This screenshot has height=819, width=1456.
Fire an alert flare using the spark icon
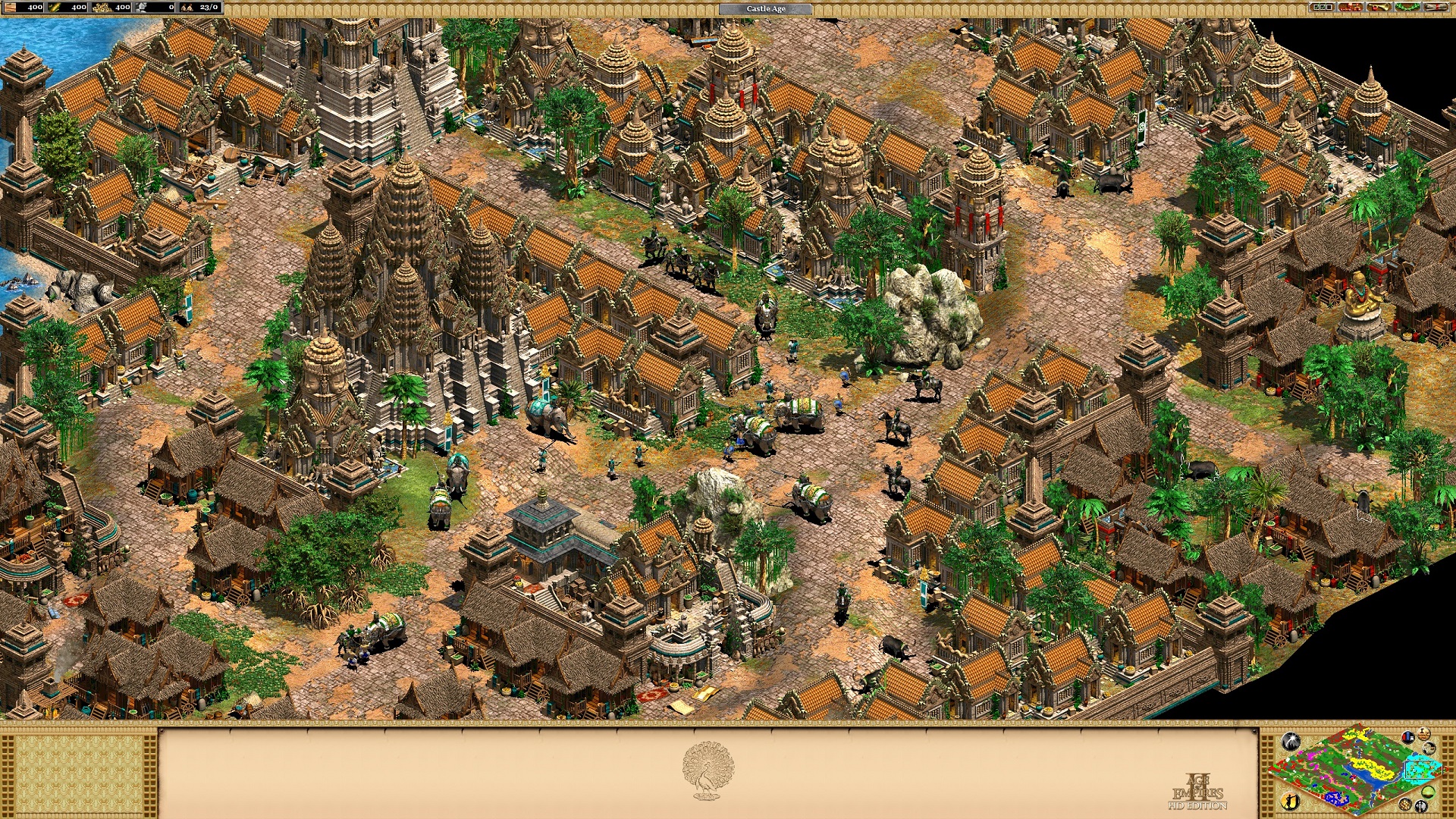(1291, 742)
